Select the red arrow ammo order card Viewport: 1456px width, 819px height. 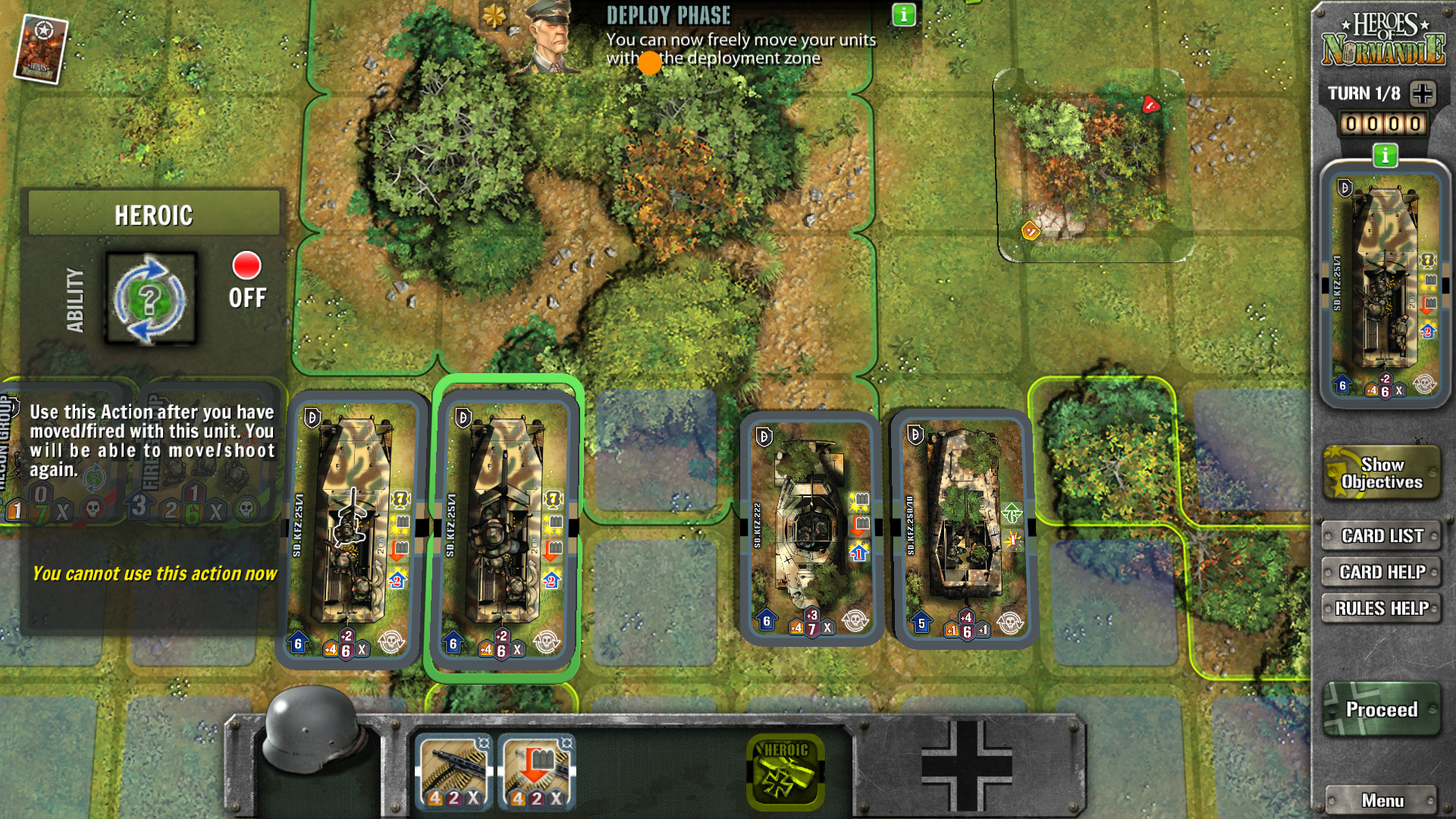pos(537,772)
